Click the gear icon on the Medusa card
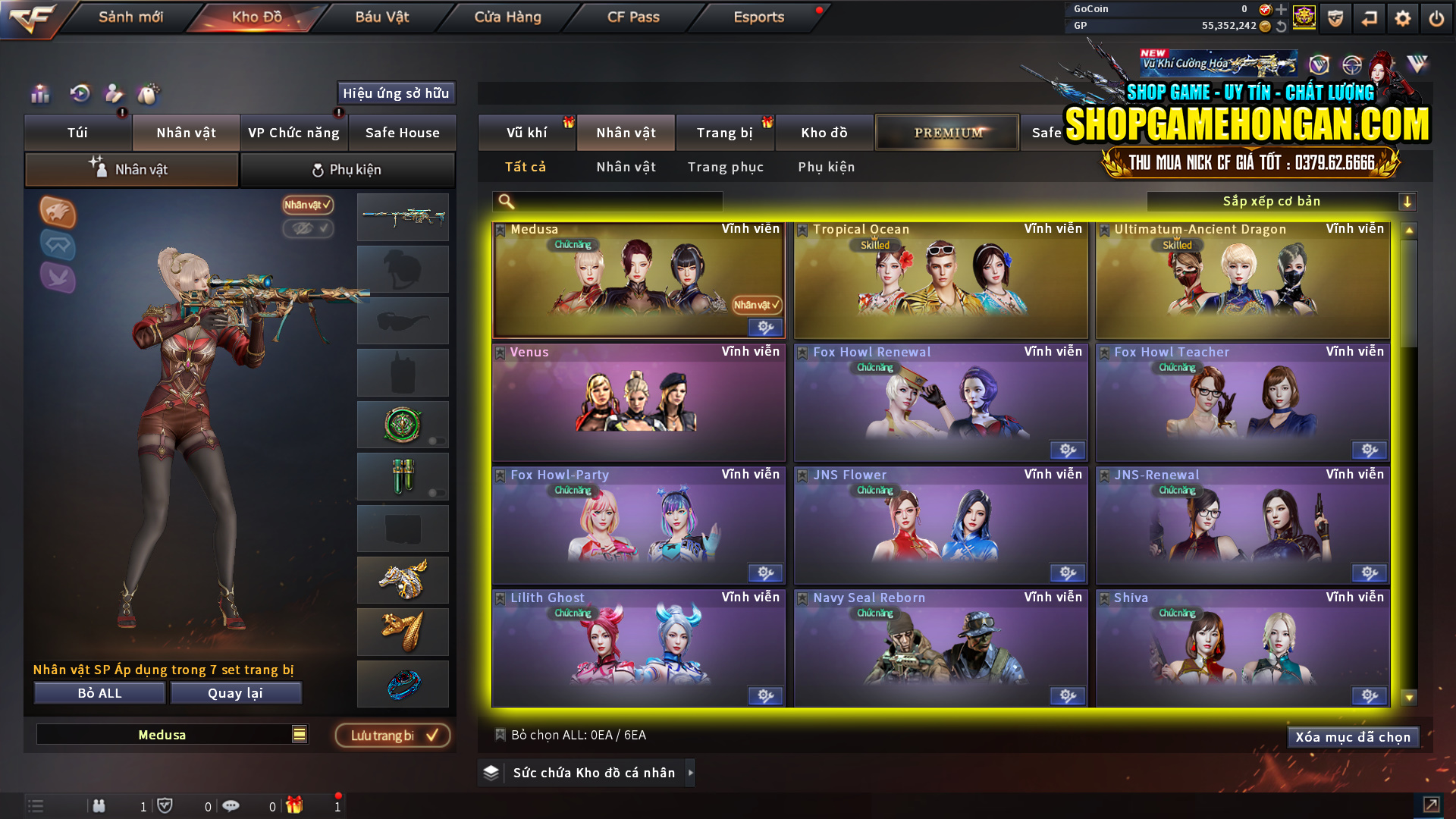This screenshot has height=819, width=1456. [764, 327]
